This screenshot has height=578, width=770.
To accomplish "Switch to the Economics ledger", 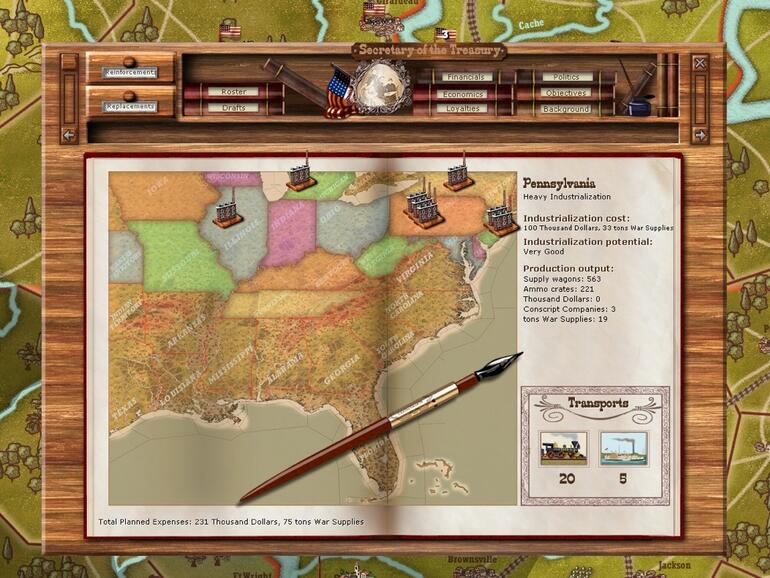I will [465, 93].
